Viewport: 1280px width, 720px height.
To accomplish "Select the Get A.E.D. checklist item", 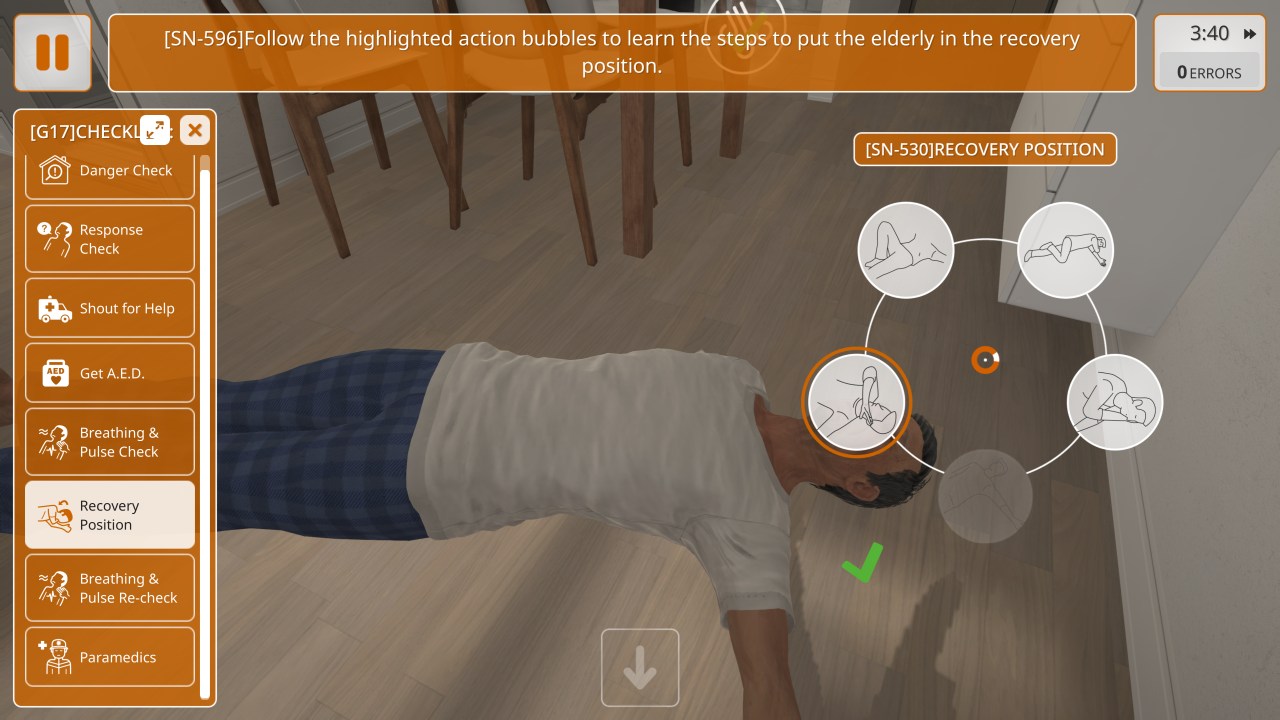I will click(109, 373).
